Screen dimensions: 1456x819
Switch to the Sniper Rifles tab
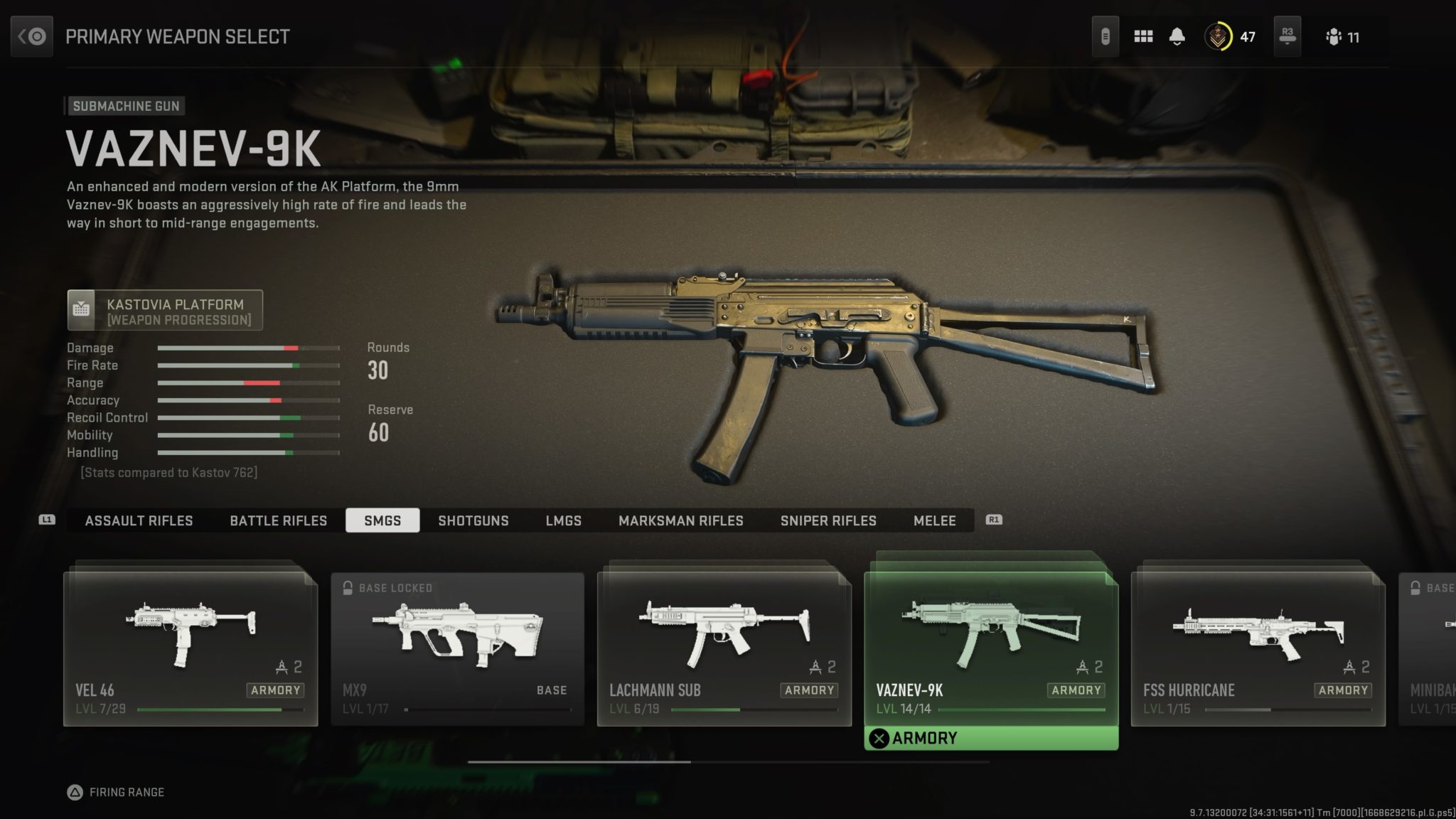[829, 520]
